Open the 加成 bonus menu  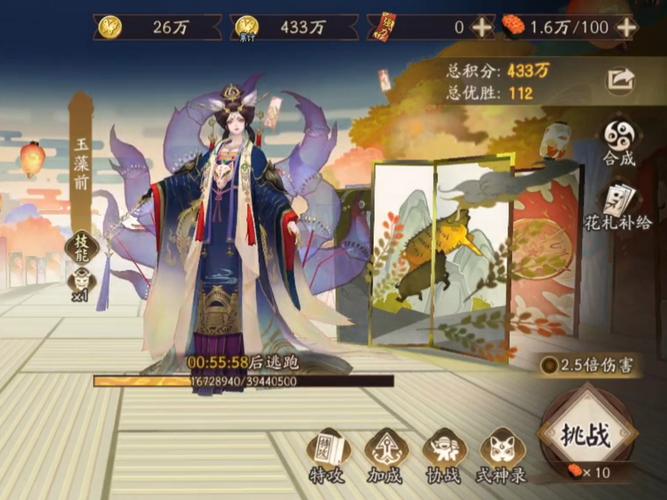pos(385,455)
